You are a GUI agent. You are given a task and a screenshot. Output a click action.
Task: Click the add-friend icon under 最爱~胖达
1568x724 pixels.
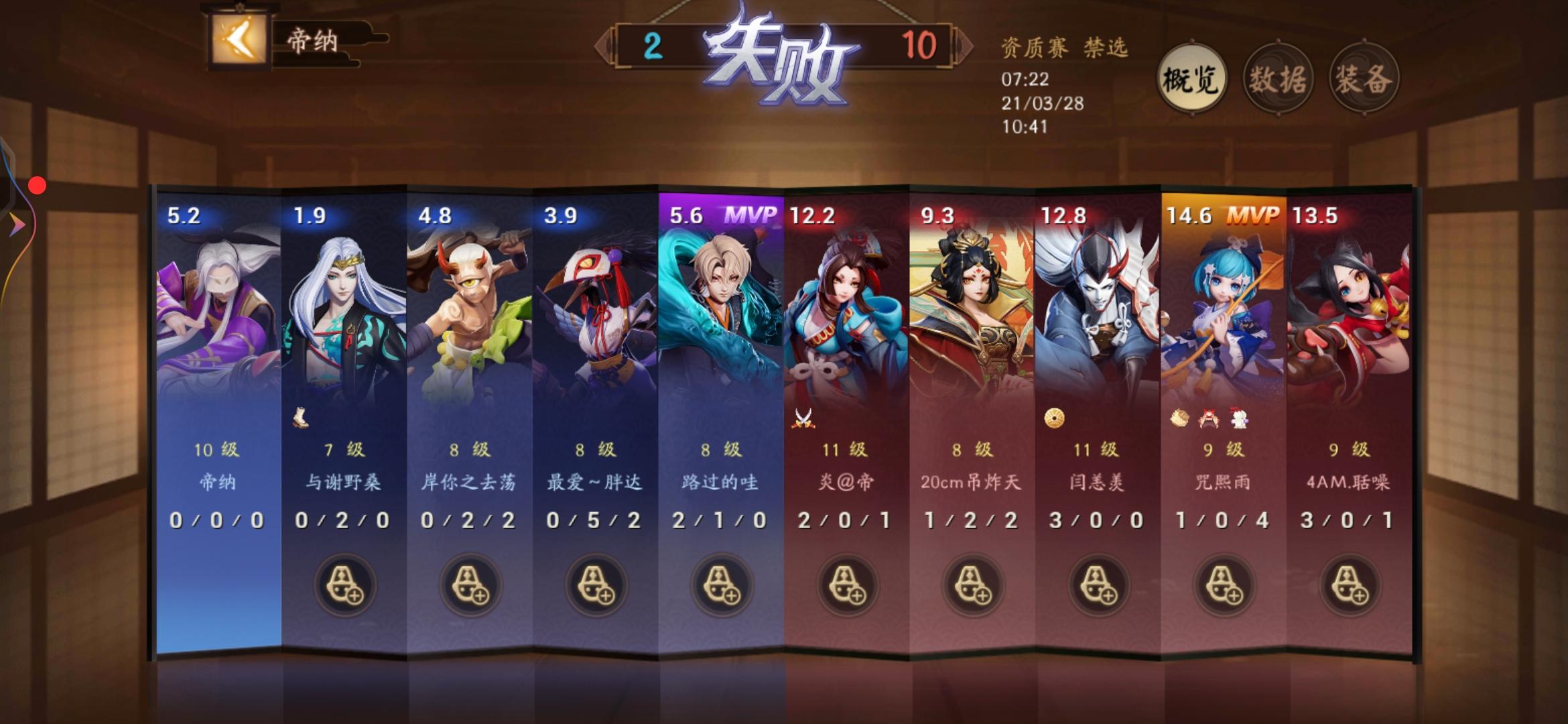pos(596,585)
